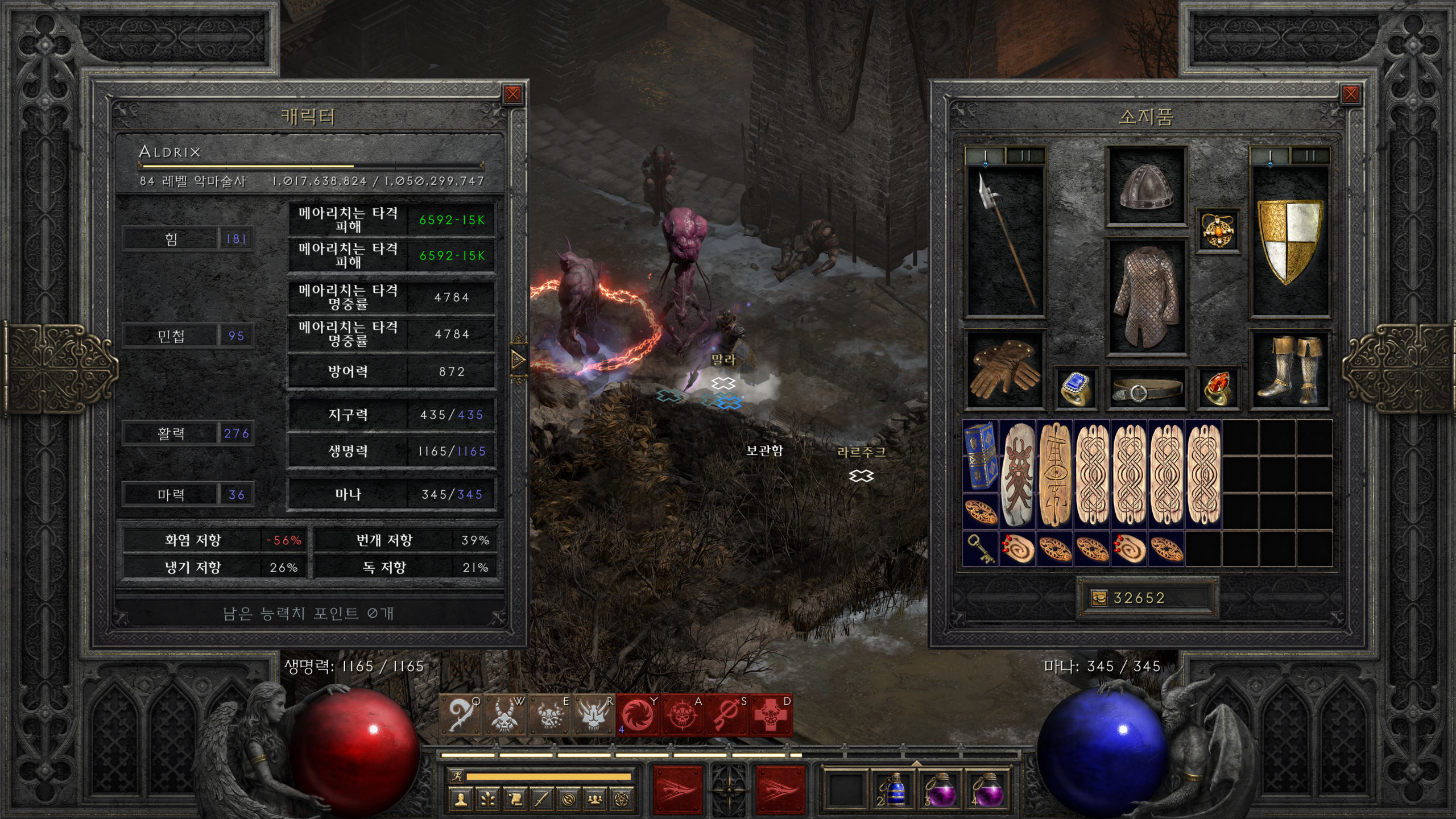Screen dimensions: 1456x819
Task: Click the gold and white shield
Action: 1290,240
